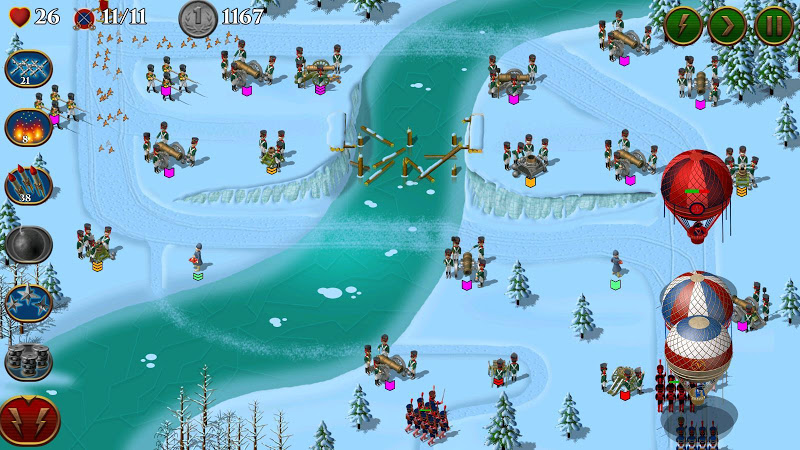Screen dimensions: 800x450
Task: Select the black bomb ability
Action: (29, 244)
